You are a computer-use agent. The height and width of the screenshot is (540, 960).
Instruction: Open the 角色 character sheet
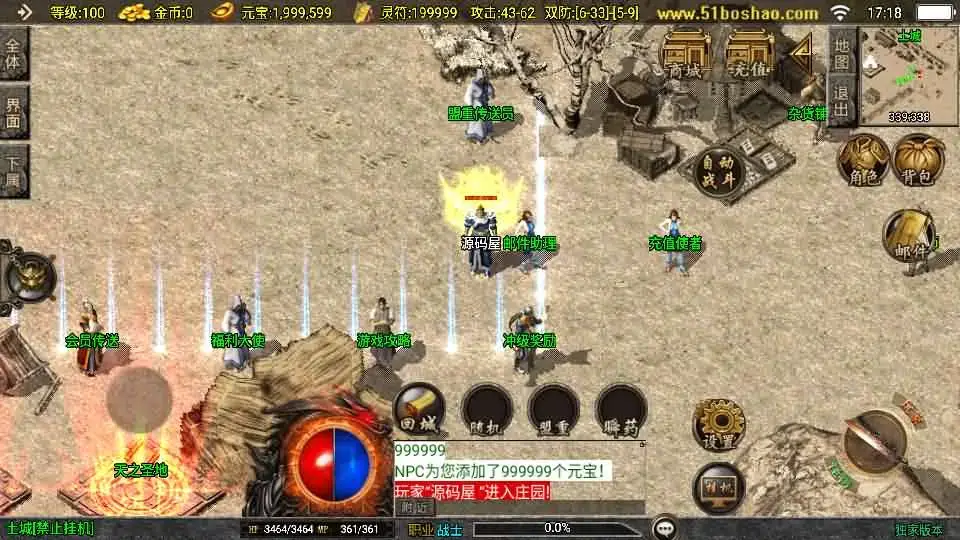pyautogui.click(x=863, y=160)
